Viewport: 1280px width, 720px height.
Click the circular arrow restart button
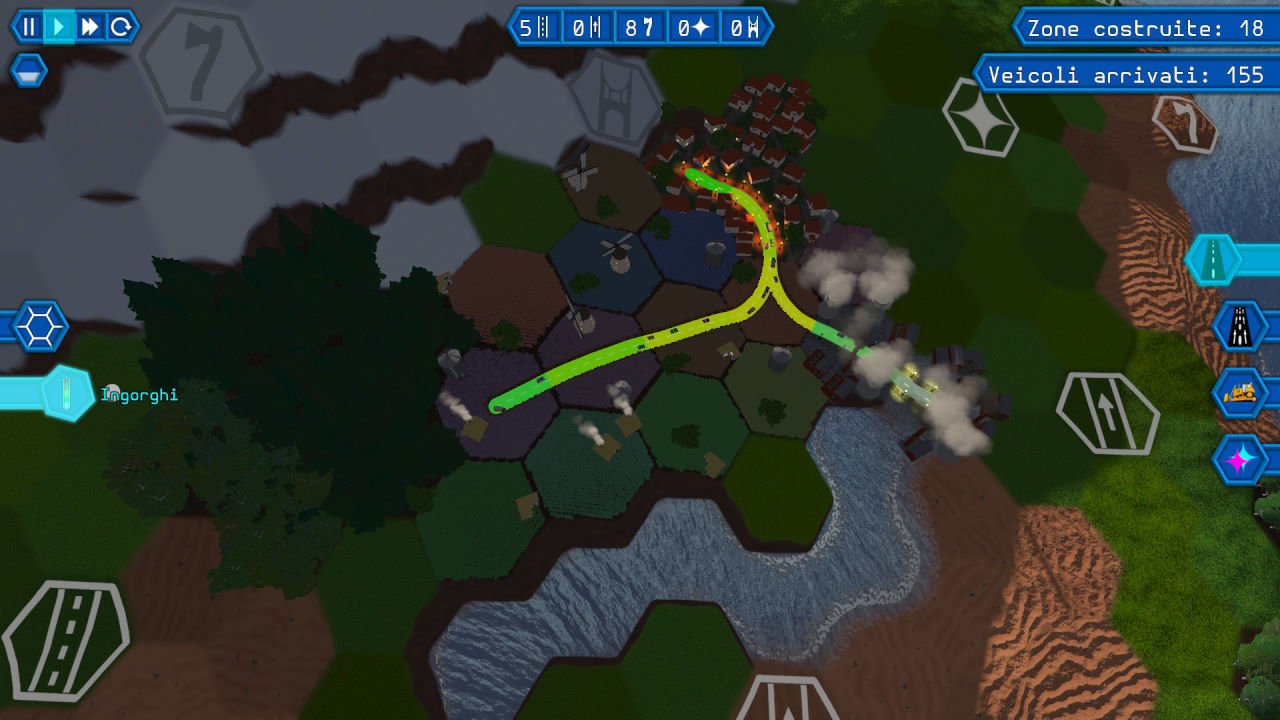click(x=121, y=27)
